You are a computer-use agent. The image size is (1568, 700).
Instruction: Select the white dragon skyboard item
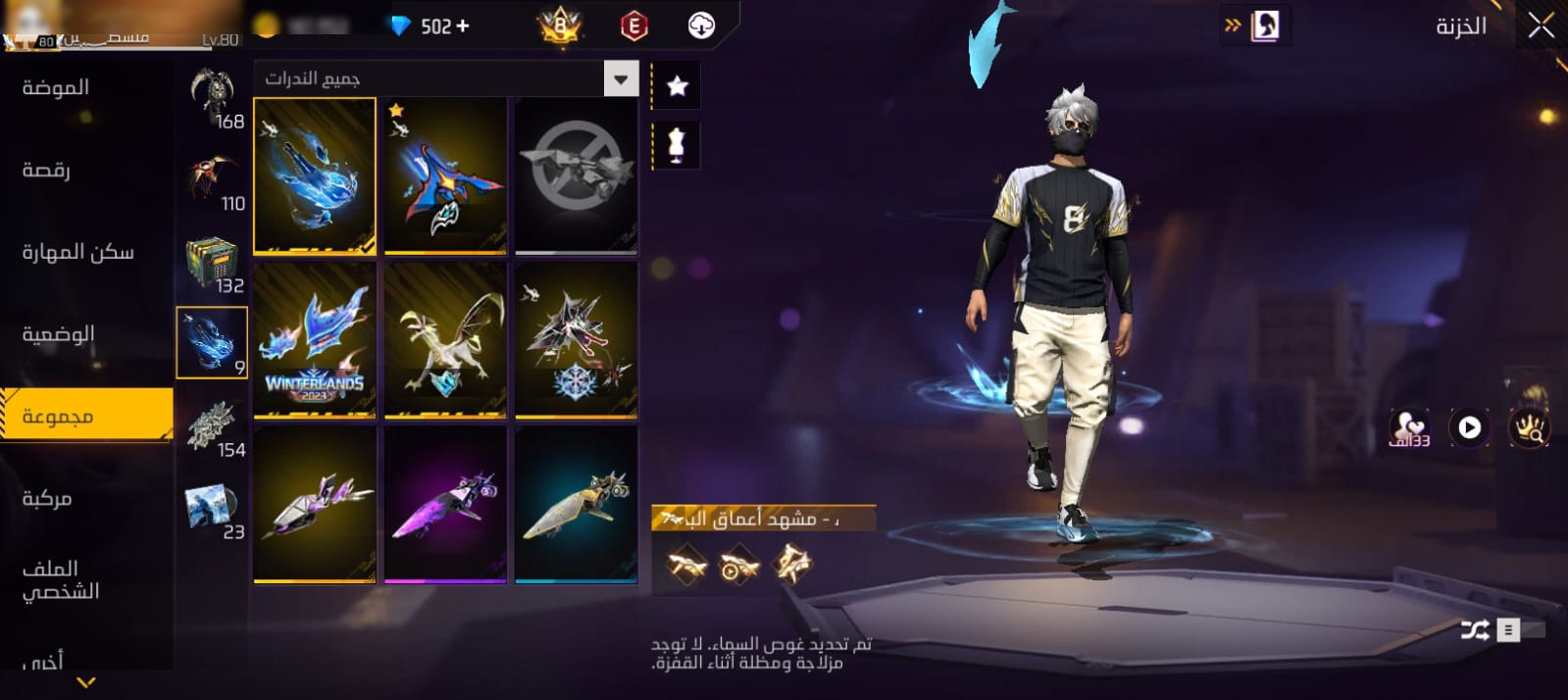point(445,340)
